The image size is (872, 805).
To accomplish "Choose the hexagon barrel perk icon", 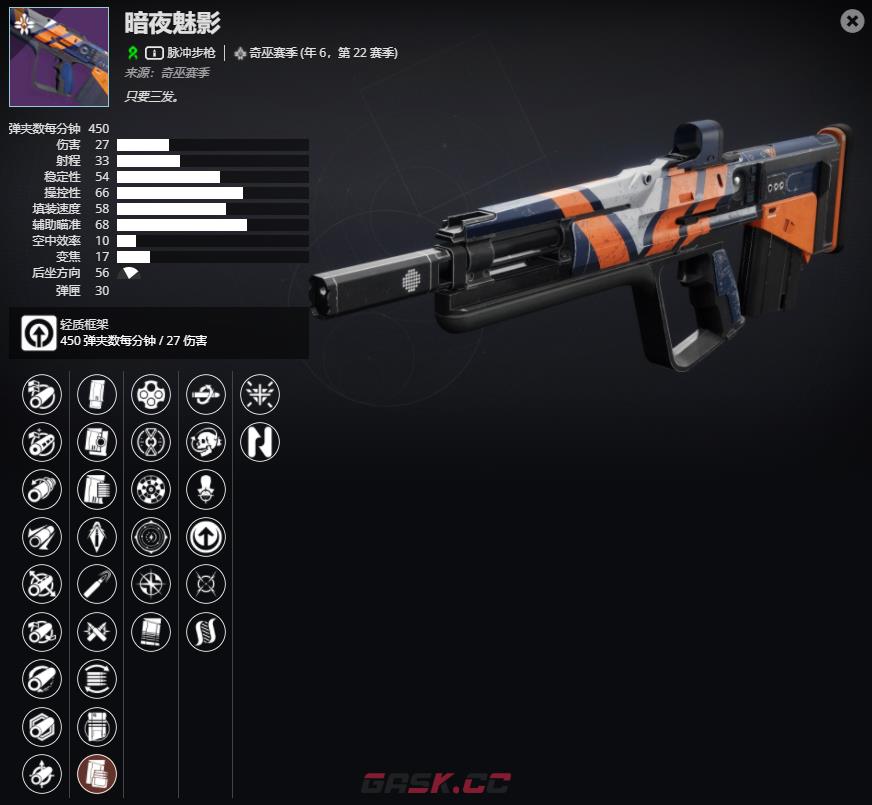I will tap(42, 726).
